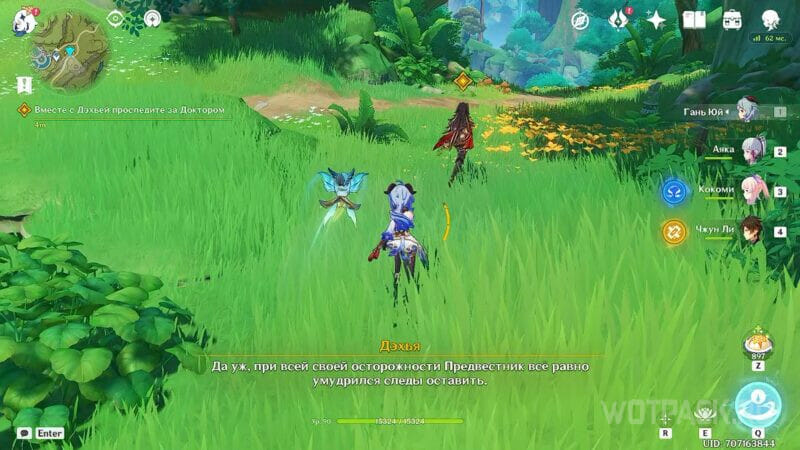This screenshot has height=450, width=800.
Task: Activate the lotus elemental skill icon
Action: (x=704, y=410)
